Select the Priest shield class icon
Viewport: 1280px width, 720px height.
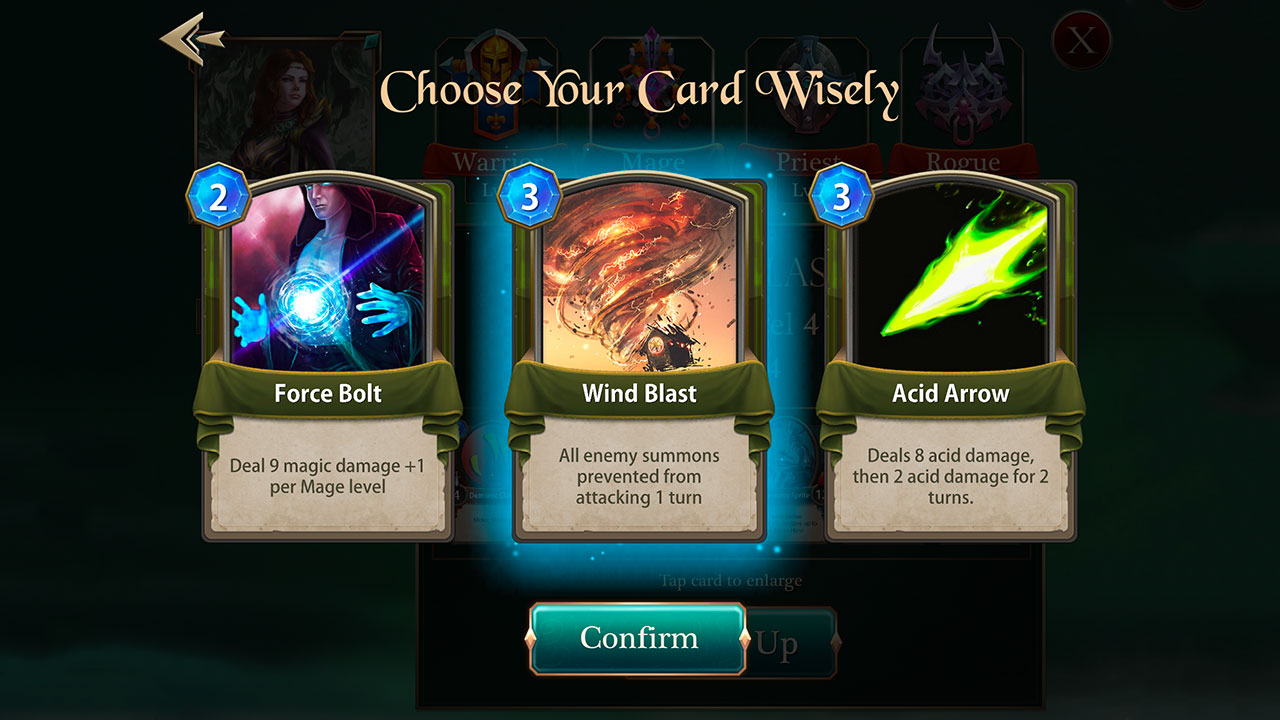(810, 80)
